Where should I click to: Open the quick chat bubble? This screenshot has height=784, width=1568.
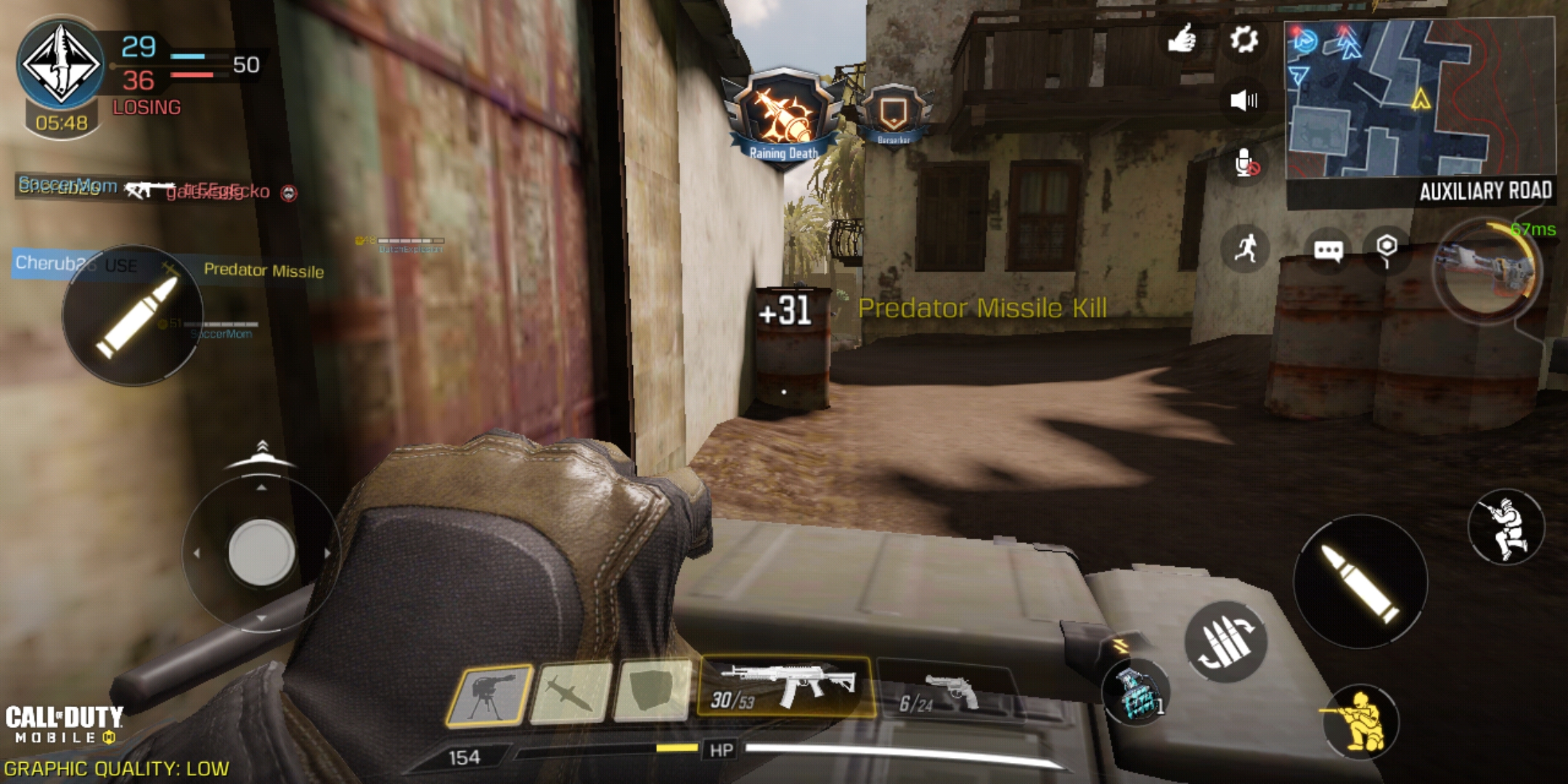tap(1328, 251)
